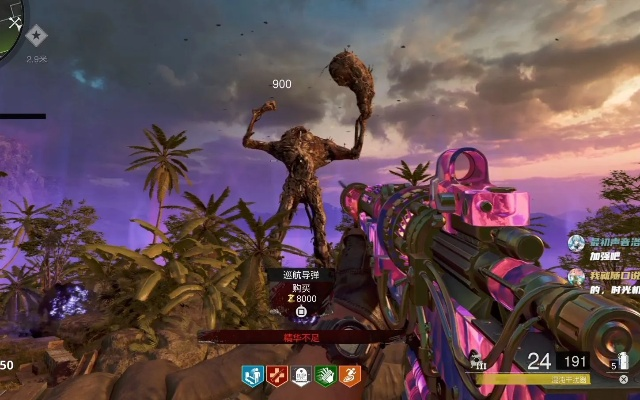Select the green hands Speed Cola perk

pyautogui.click(x=325, y=376)
